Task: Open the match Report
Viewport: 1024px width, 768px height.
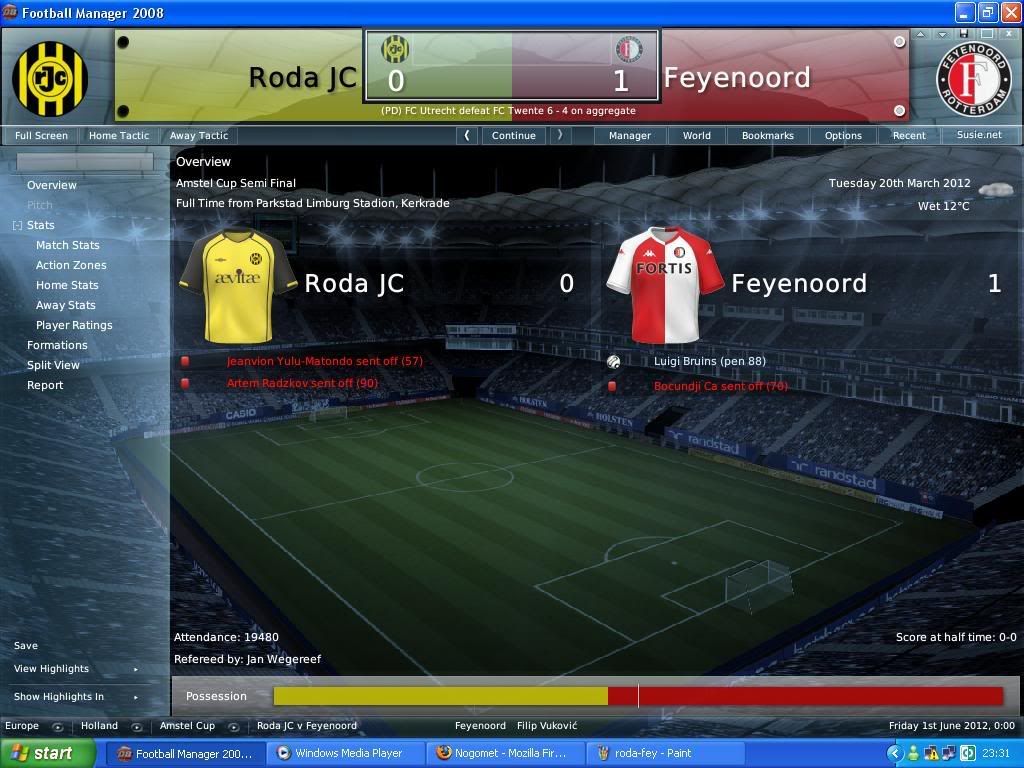Action: [x=45, y=385]
